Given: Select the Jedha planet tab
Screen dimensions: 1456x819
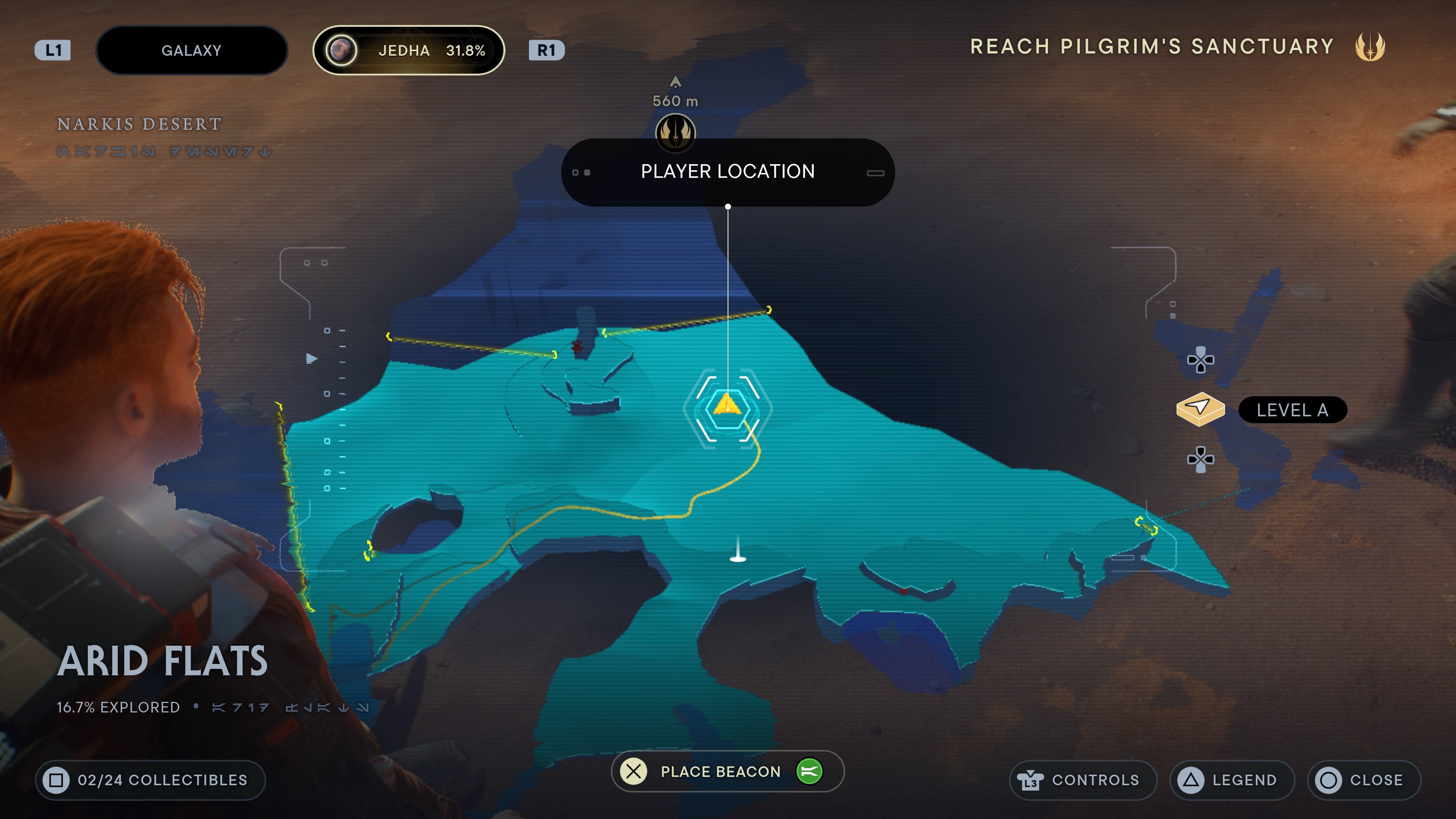Looking at the screenshot, I should pos(409,50).
